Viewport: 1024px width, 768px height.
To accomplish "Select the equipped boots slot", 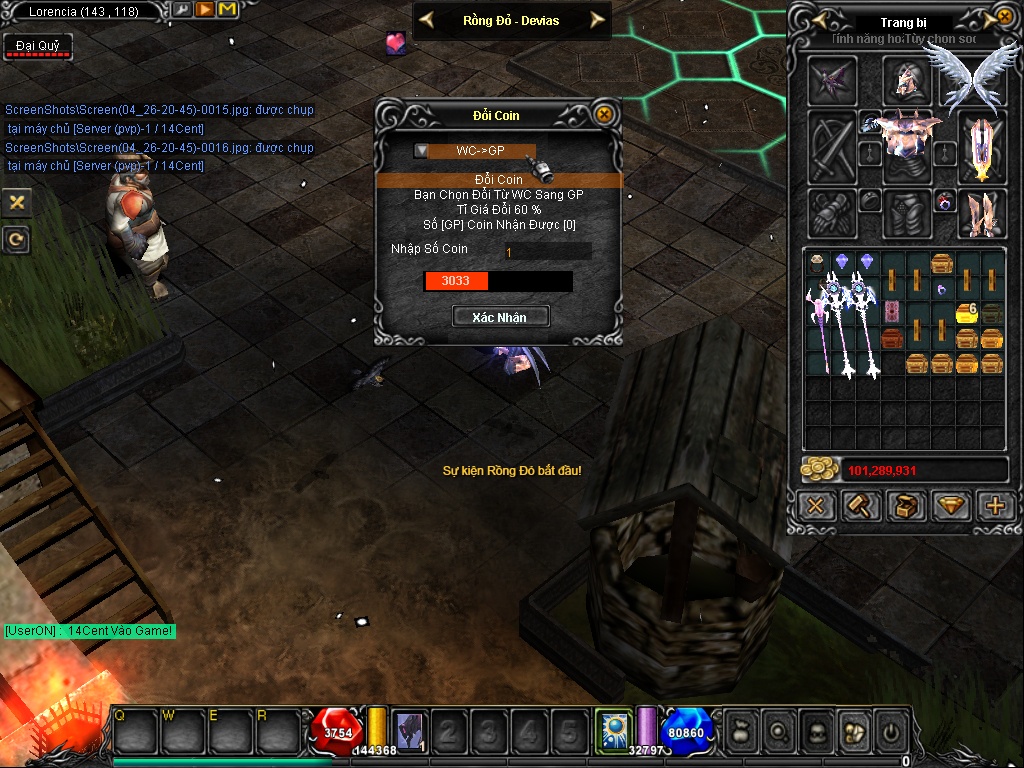I will pos(982,213).
